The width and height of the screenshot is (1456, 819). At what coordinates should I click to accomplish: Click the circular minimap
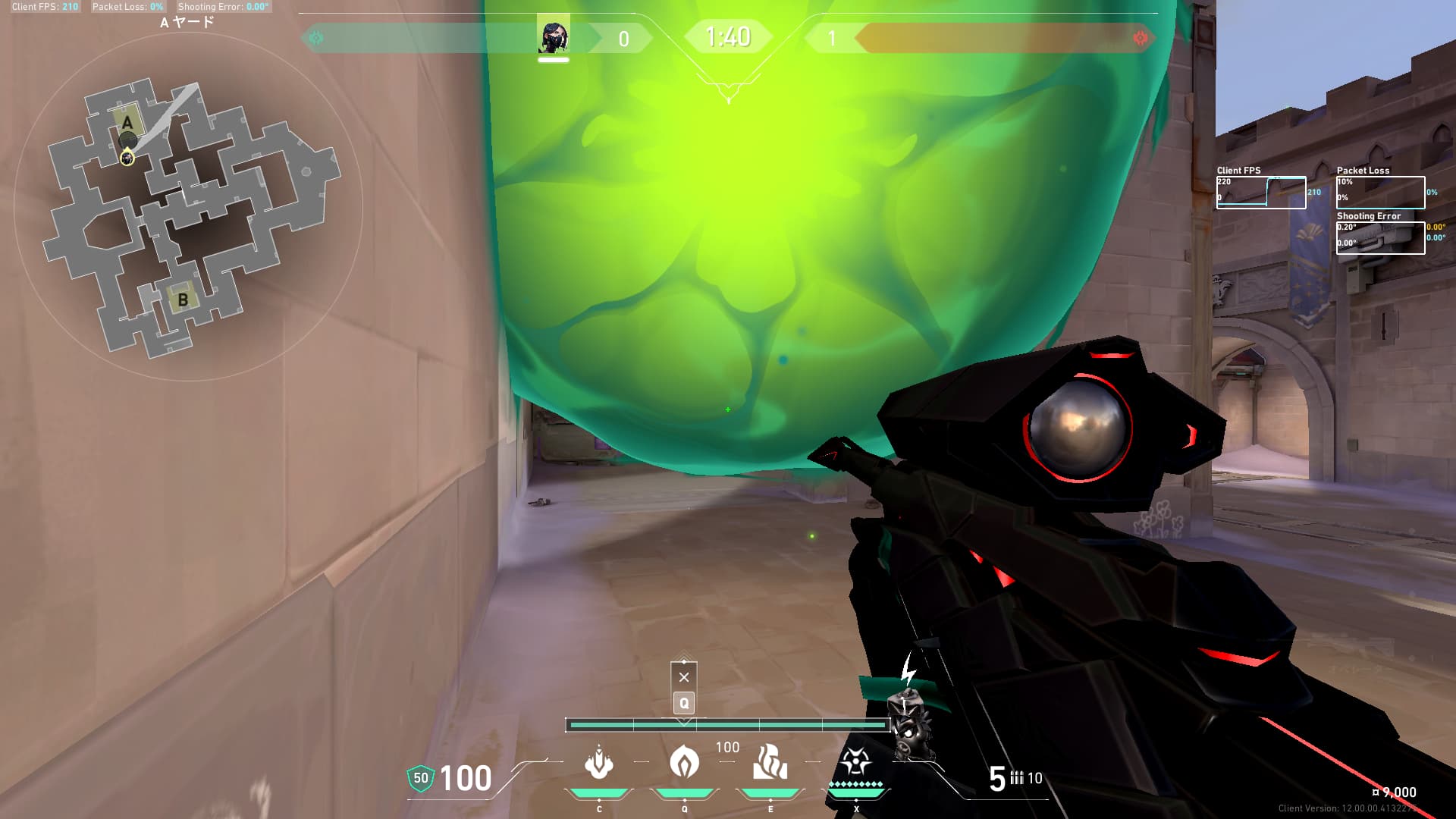(188, 206)
